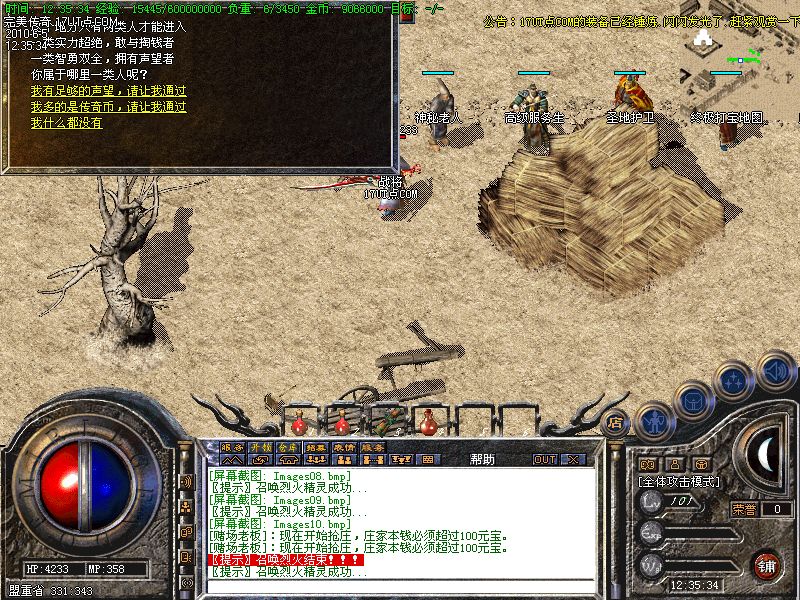
Task: Open the 帮助 help button
Action: pyautogui.click(x=482, y=460)
